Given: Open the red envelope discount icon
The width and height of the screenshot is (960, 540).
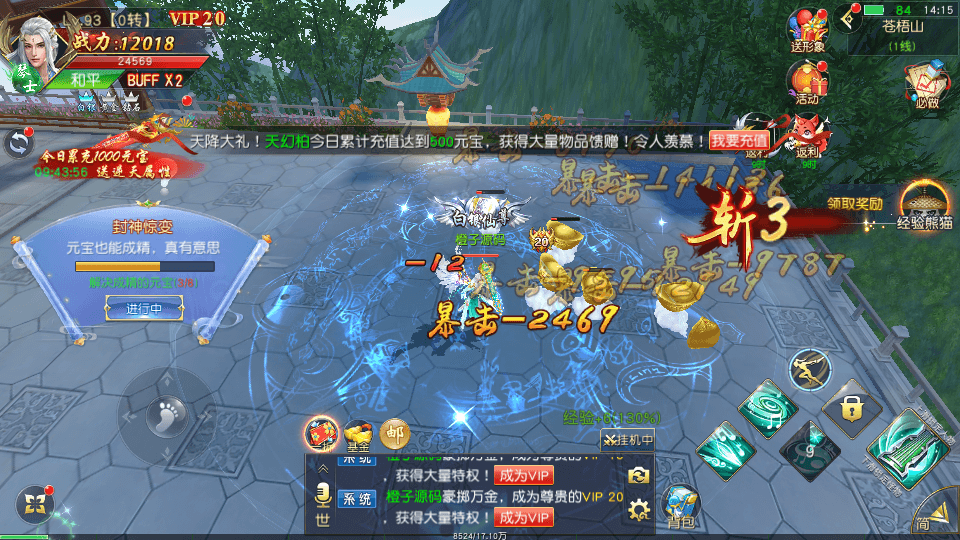Looking at the screenshot, I should point(322,432).
